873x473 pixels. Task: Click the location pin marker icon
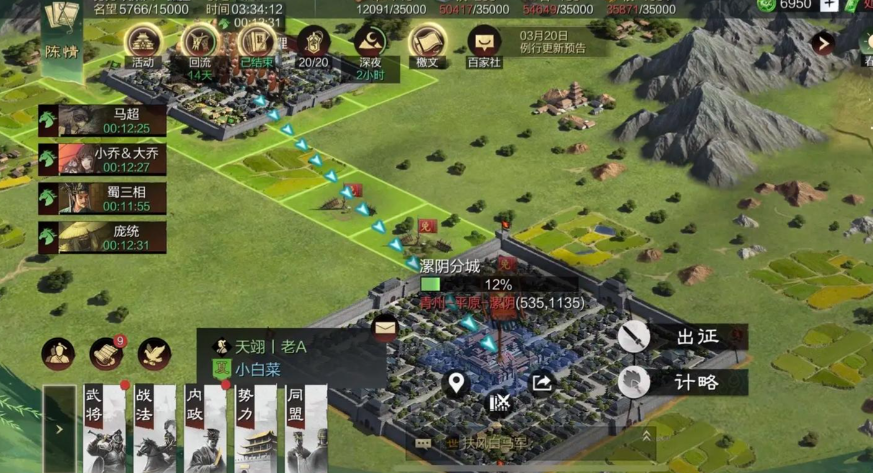456,382
